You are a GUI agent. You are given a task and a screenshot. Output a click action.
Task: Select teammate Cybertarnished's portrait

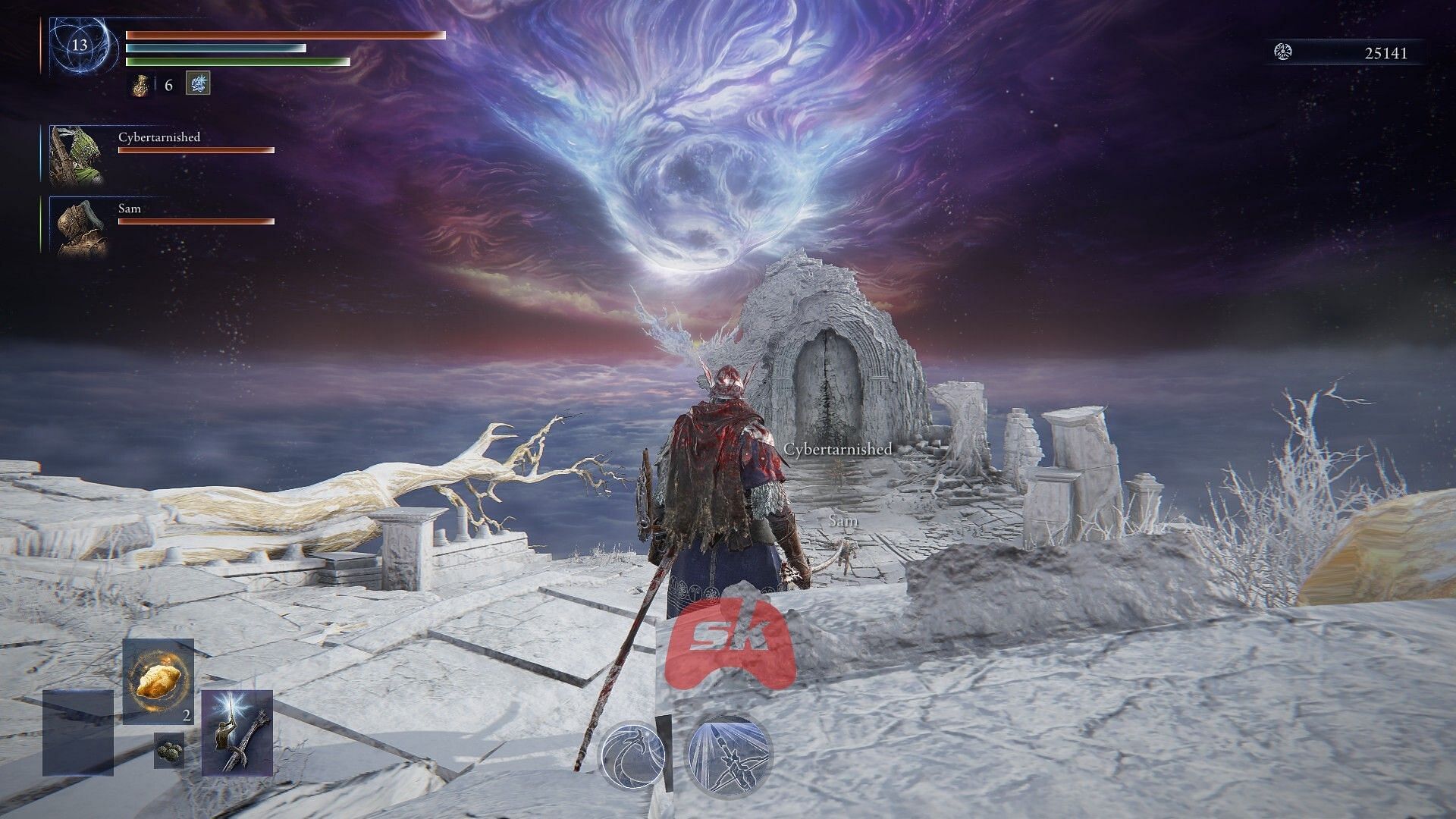(77, 155)
